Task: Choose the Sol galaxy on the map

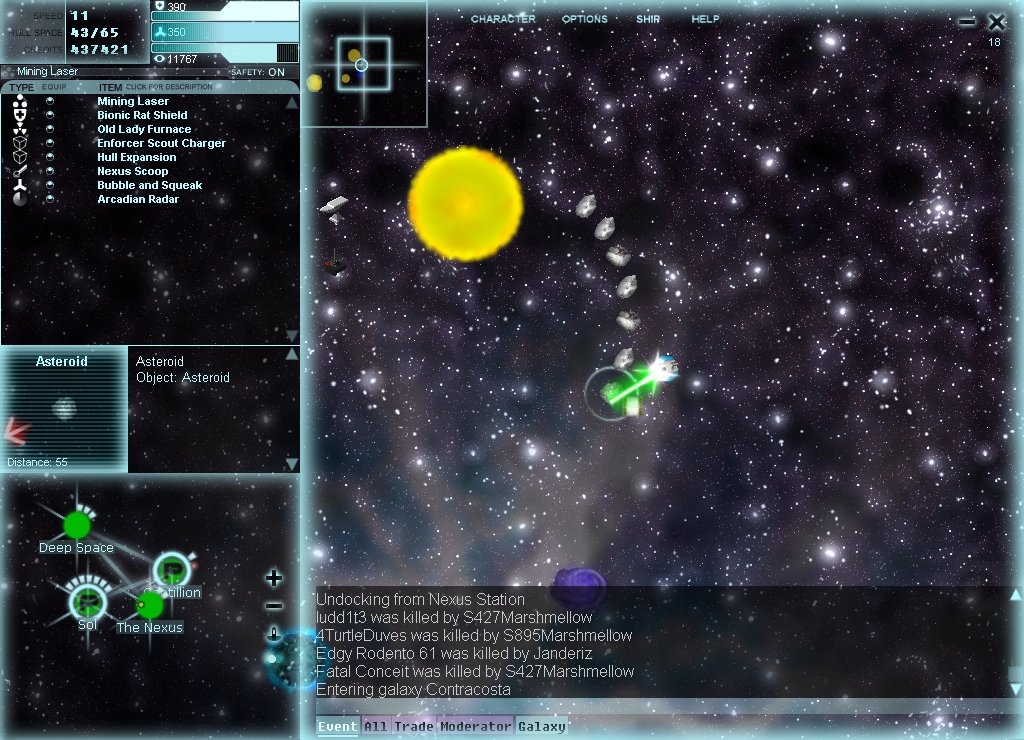Action: [88, 600]
